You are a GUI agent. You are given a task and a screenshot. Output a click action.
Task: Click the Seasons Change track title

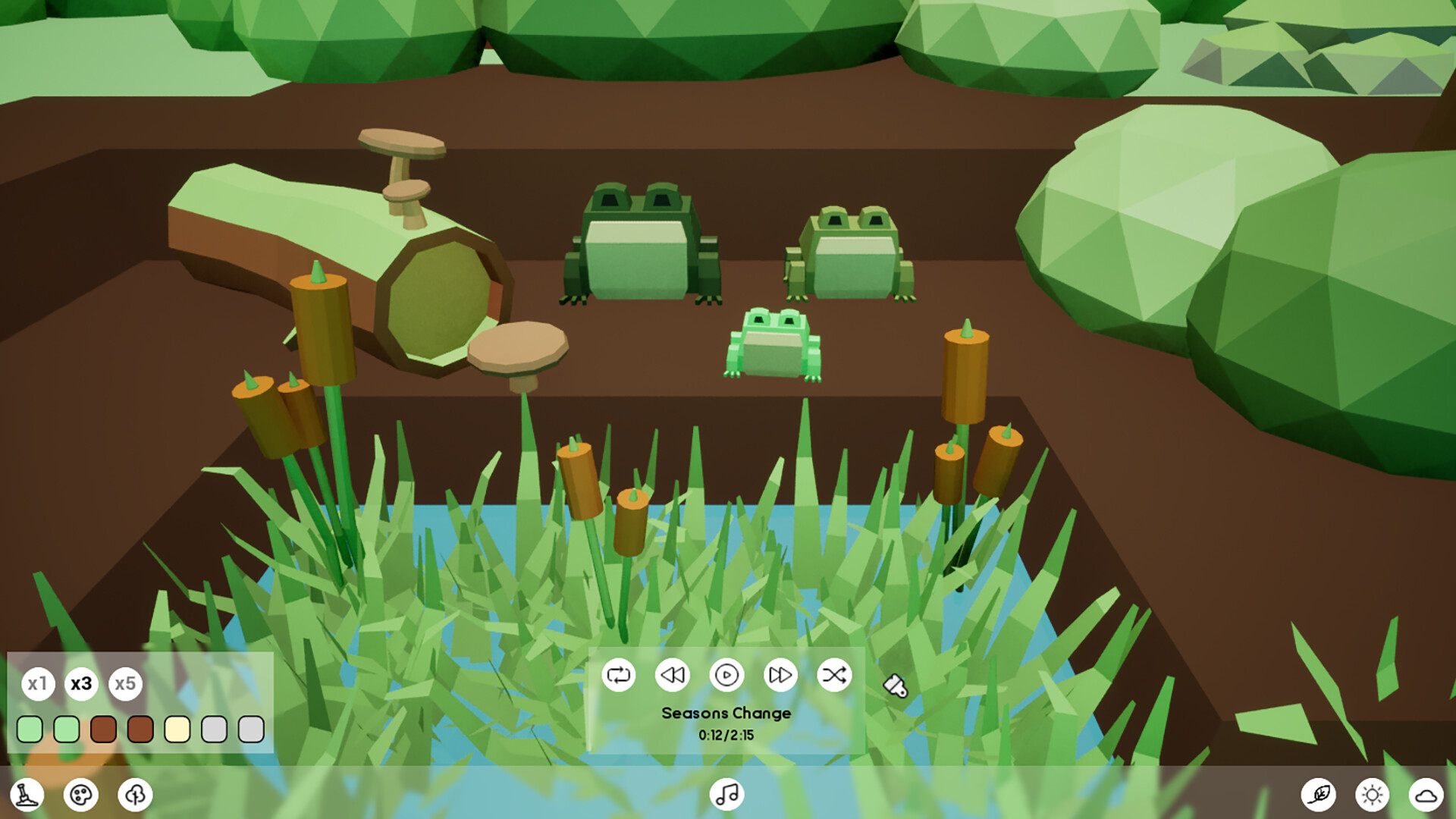[726, 713]
